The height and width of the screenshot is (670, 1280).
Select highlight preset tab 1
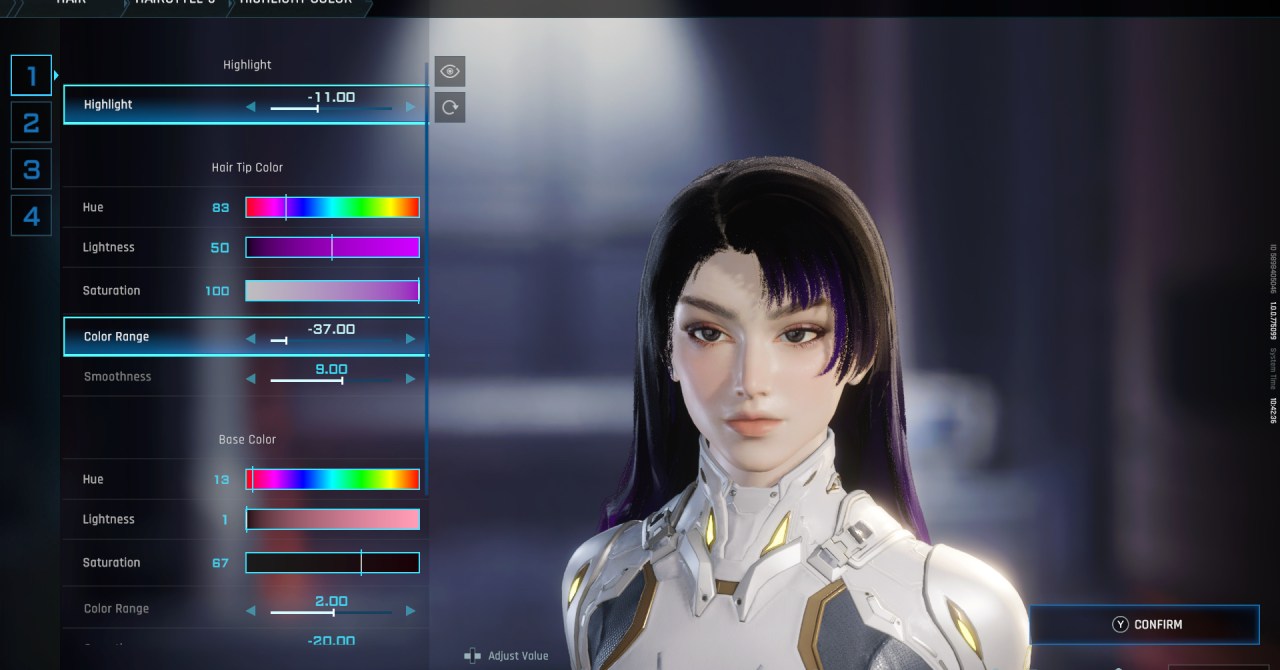(x=31, y=75)
